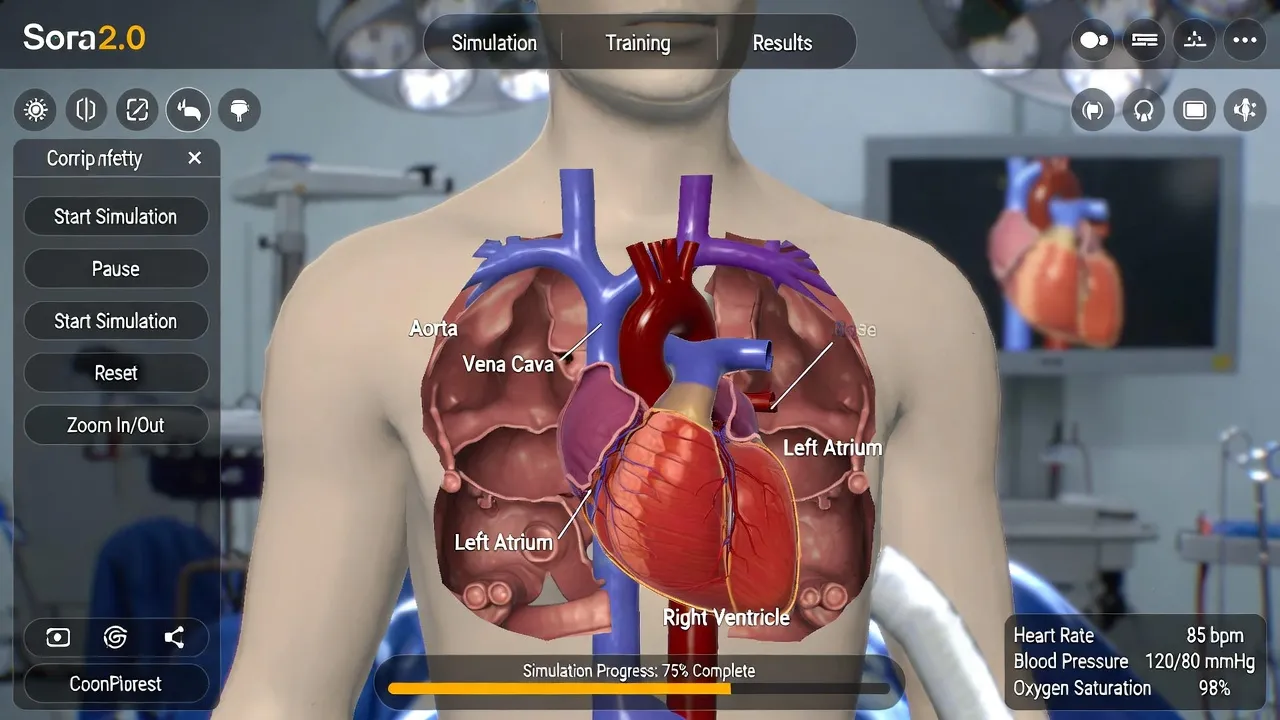Click the flag in brackets icon
Viewport: 1280px width, 720px height.
[1093, 111]
